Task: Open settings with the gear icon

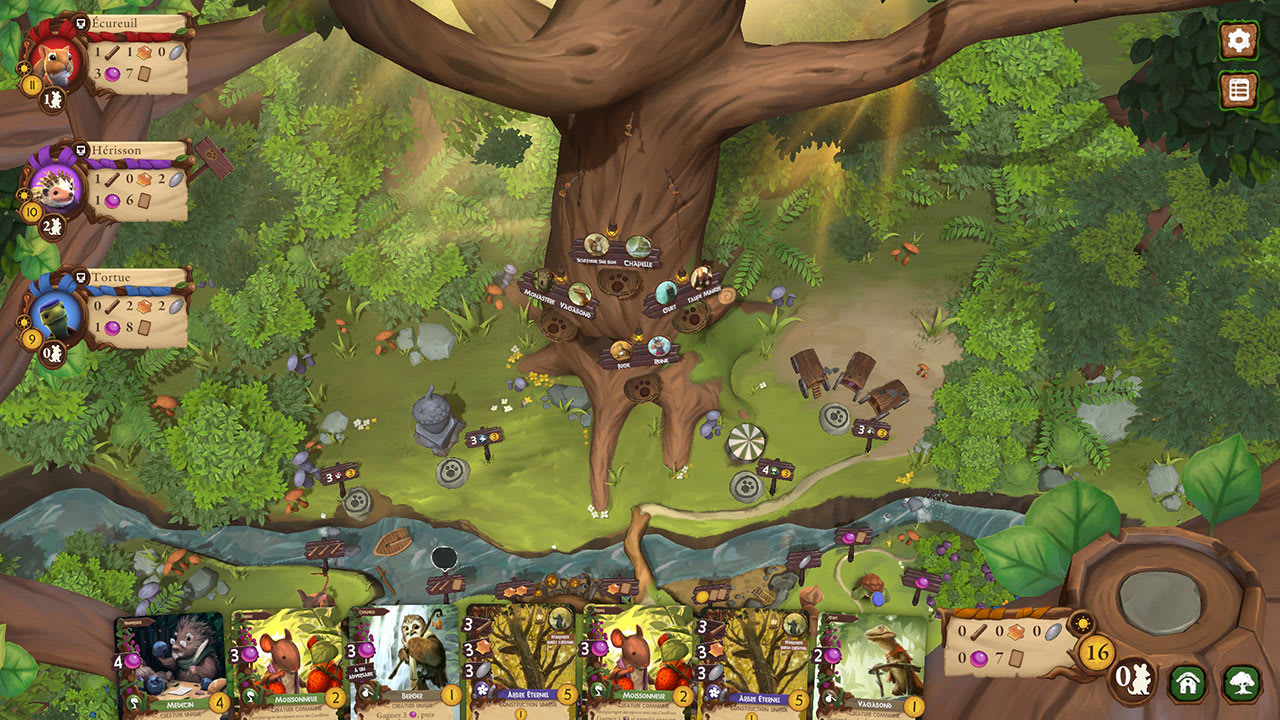Action: click(x=1238, y=42)
